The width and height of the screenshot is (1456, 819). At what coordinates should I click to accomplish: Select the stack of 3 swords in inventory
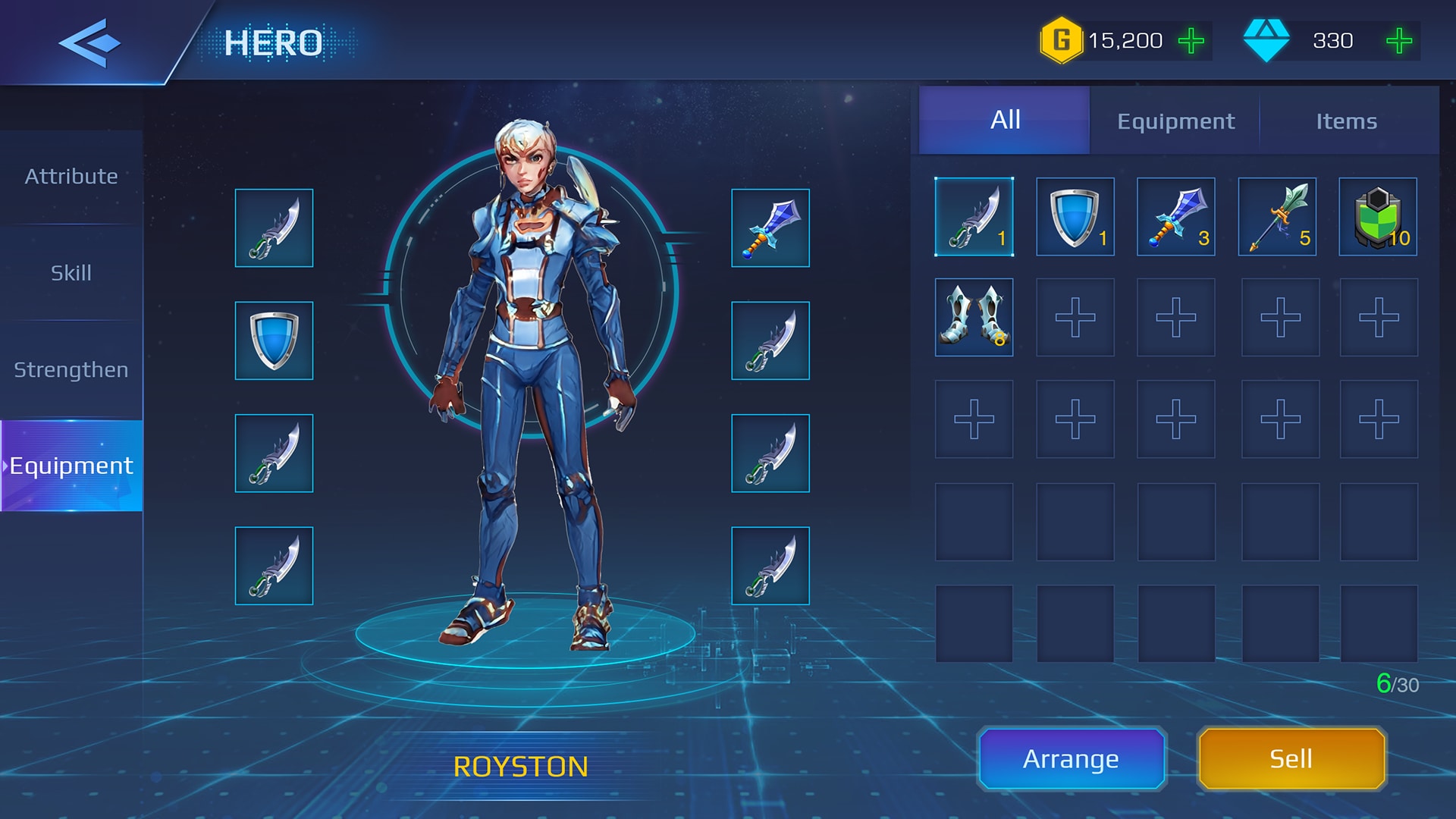pyautogui.click(x=1175, y=218)
